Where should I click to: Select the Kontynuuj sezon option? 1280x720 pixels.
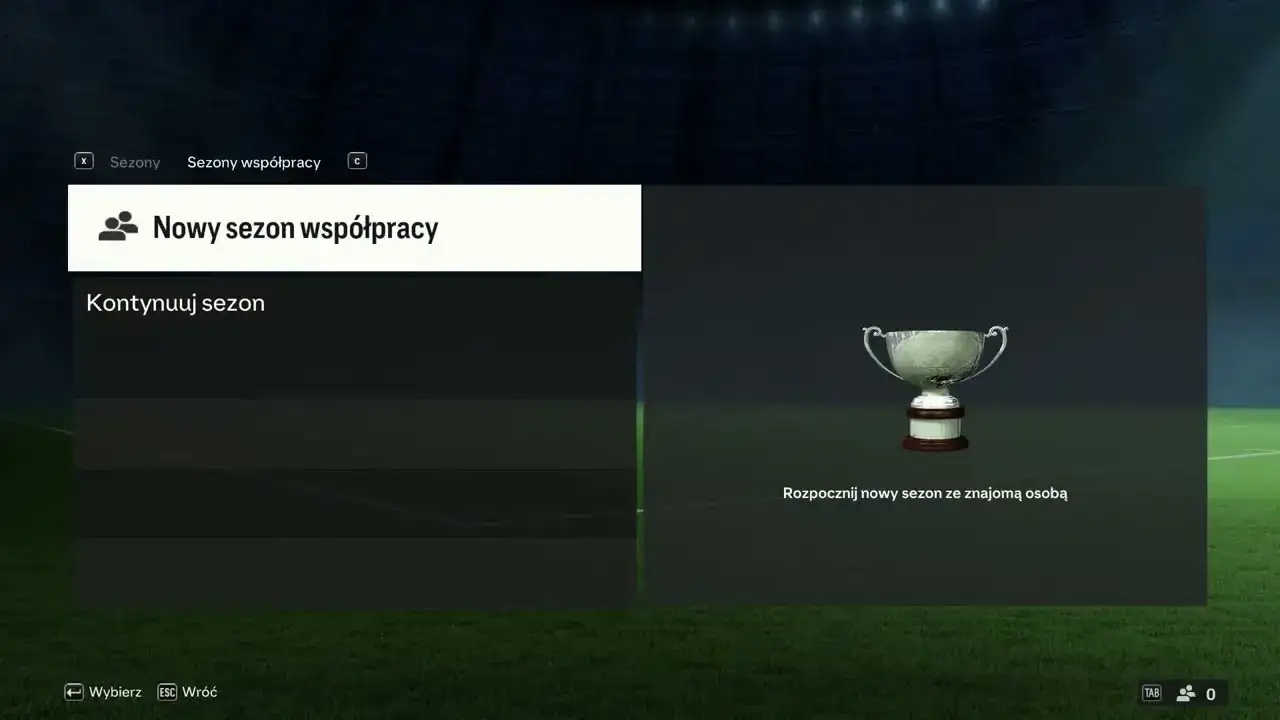click(x=176, y=302)
